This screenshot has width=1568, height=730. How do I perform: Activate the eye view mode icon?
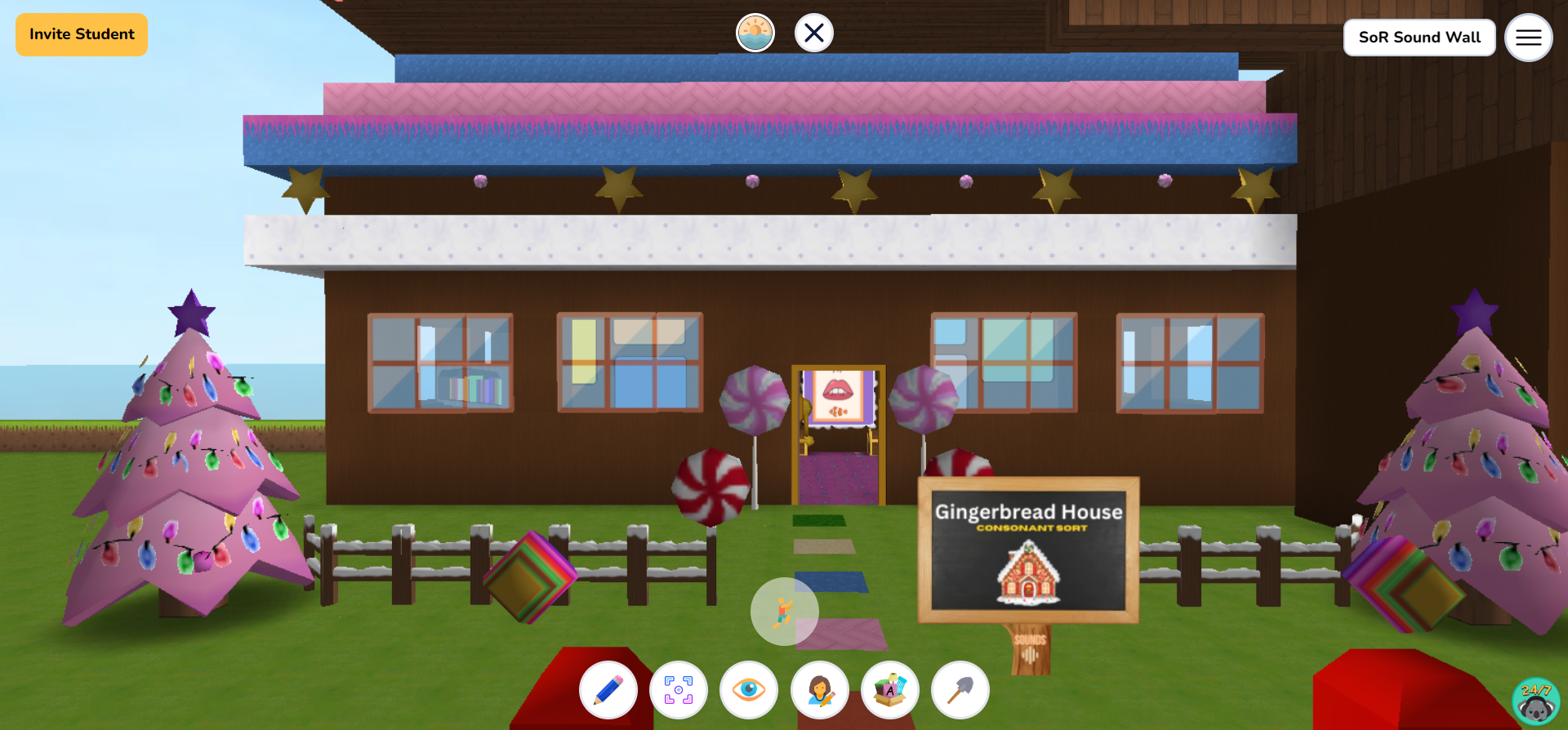749,690
